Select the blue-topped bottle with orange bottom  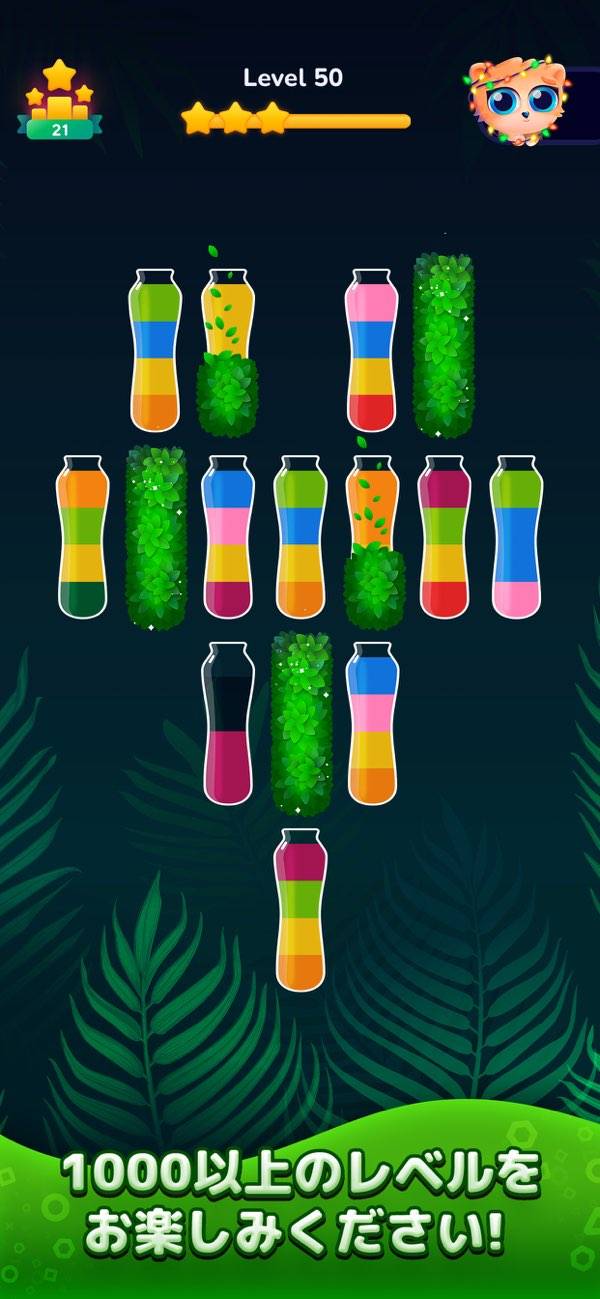[371, 723]
